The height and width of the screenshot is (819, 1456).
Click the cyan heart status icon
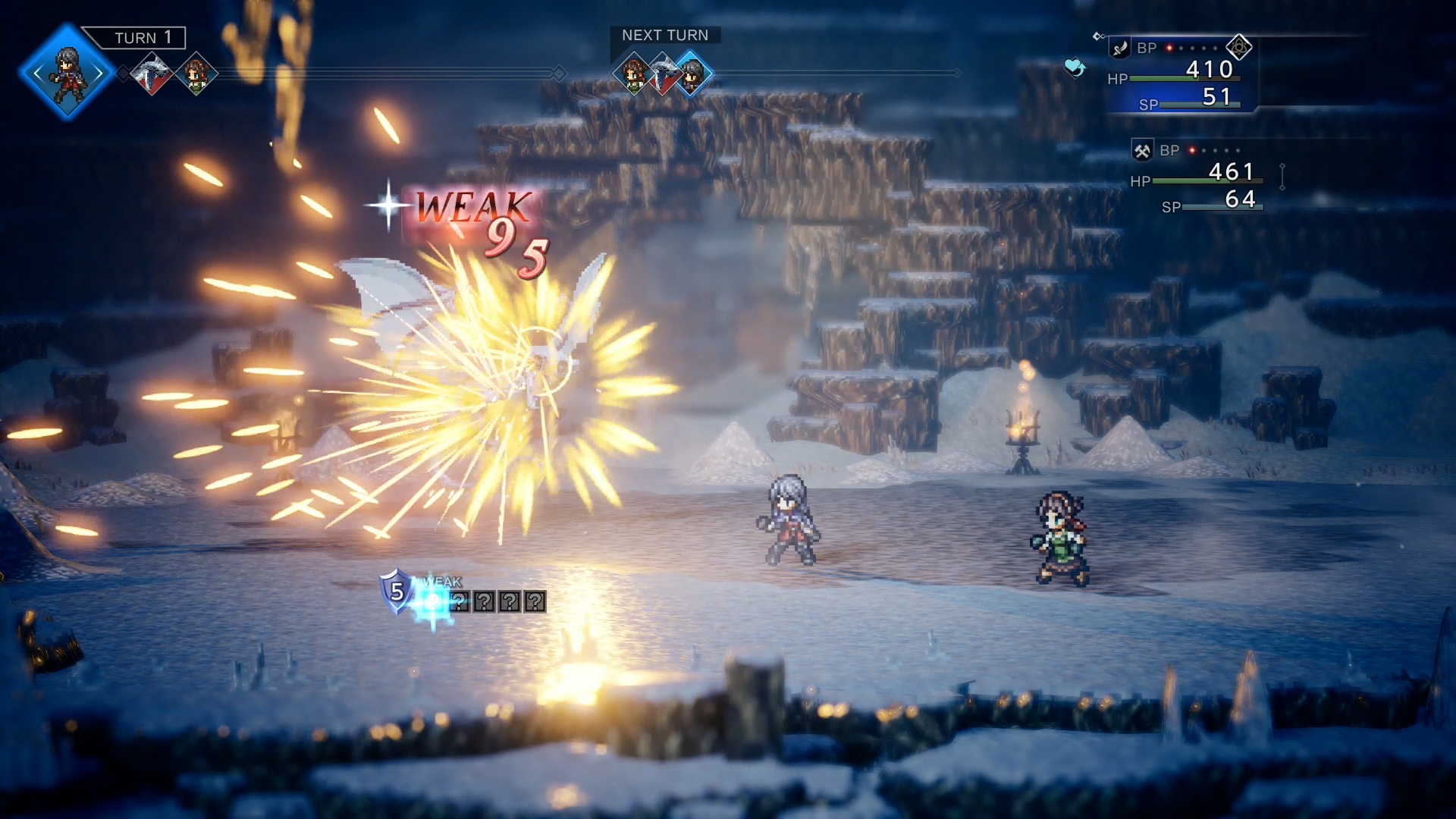1075,68
